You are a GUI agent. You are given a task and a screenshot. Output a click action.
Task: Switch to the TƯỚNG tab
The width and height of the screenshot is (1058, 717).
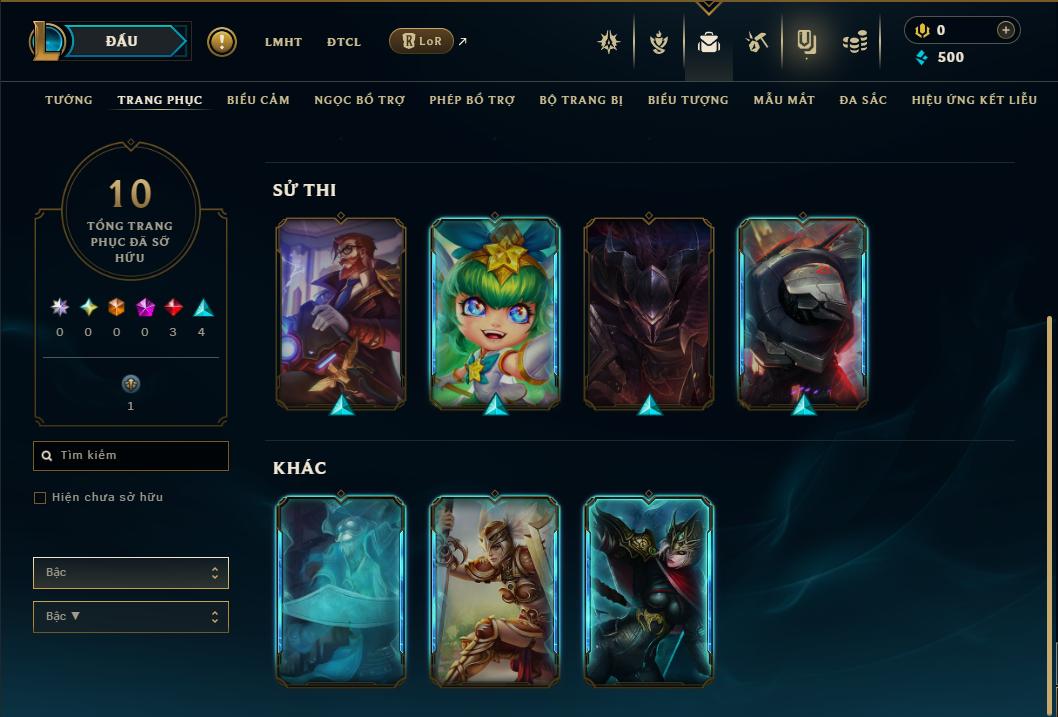(x=69, y=100)
